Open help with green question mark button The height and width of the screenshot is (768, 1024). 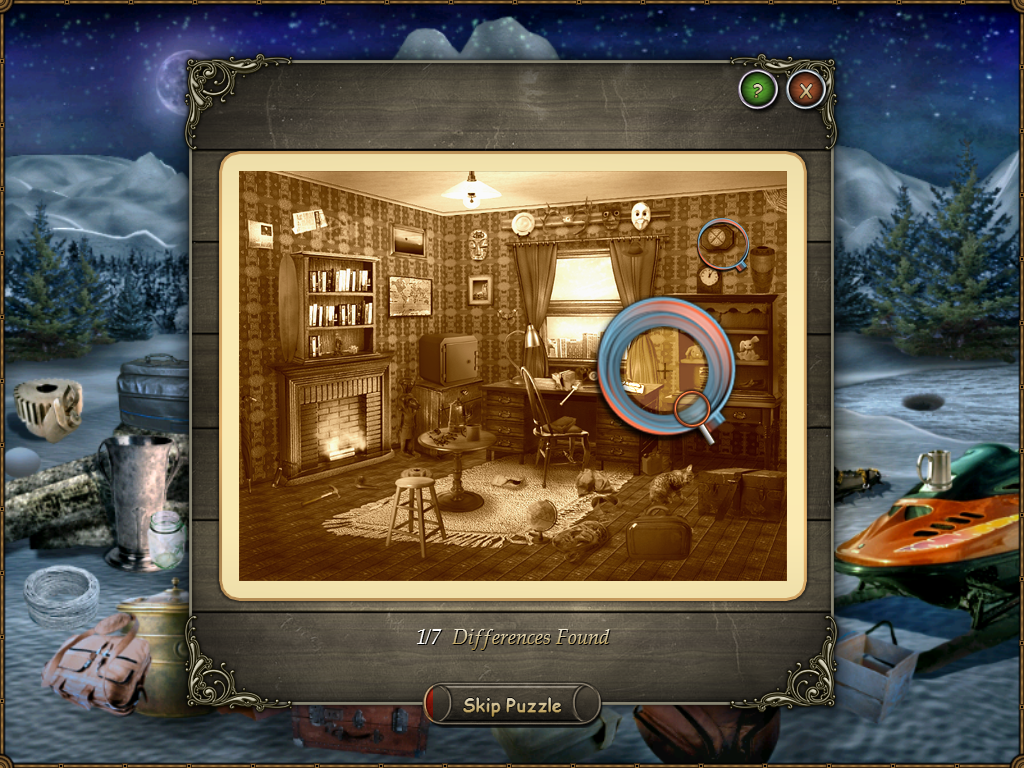click(758, 91)
